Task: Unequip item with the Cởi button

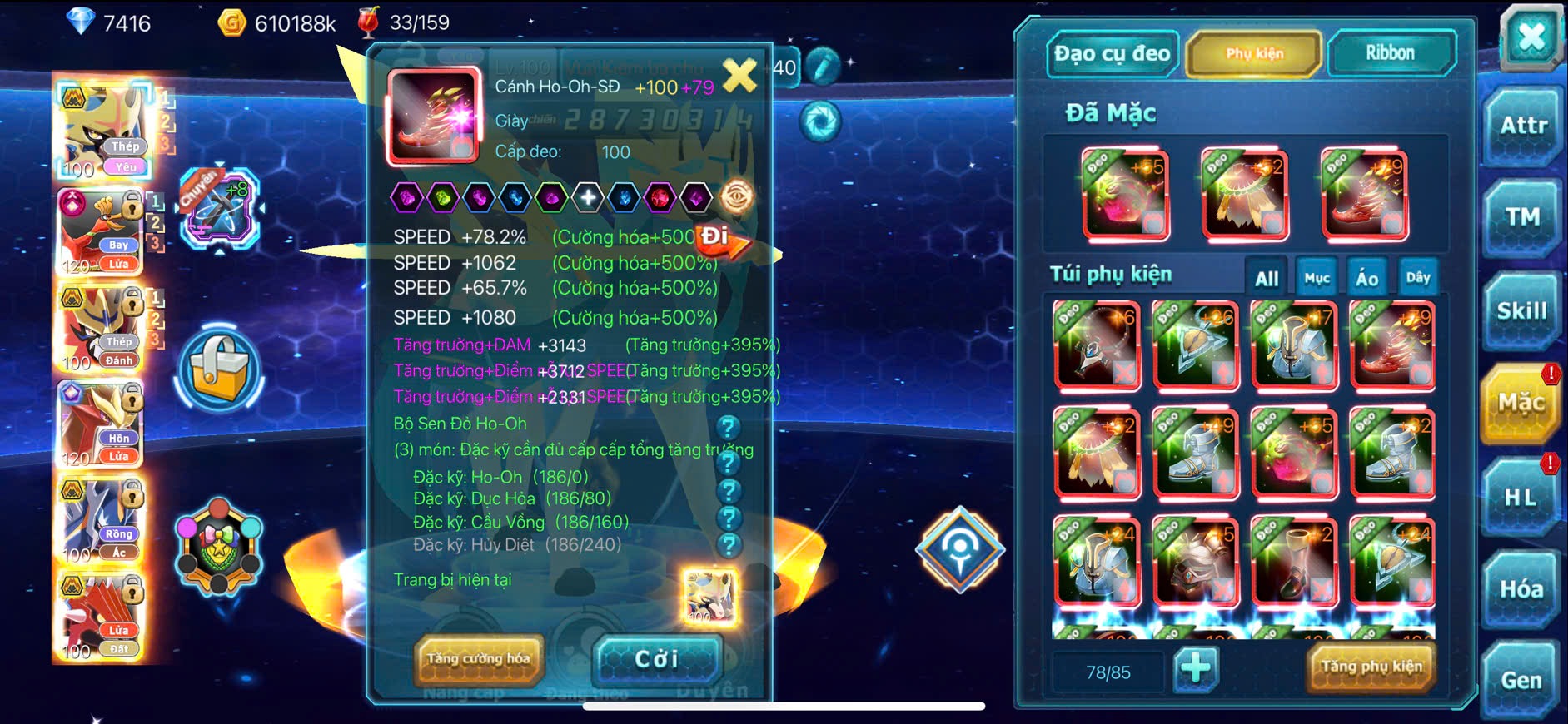Action: point(657,659)
